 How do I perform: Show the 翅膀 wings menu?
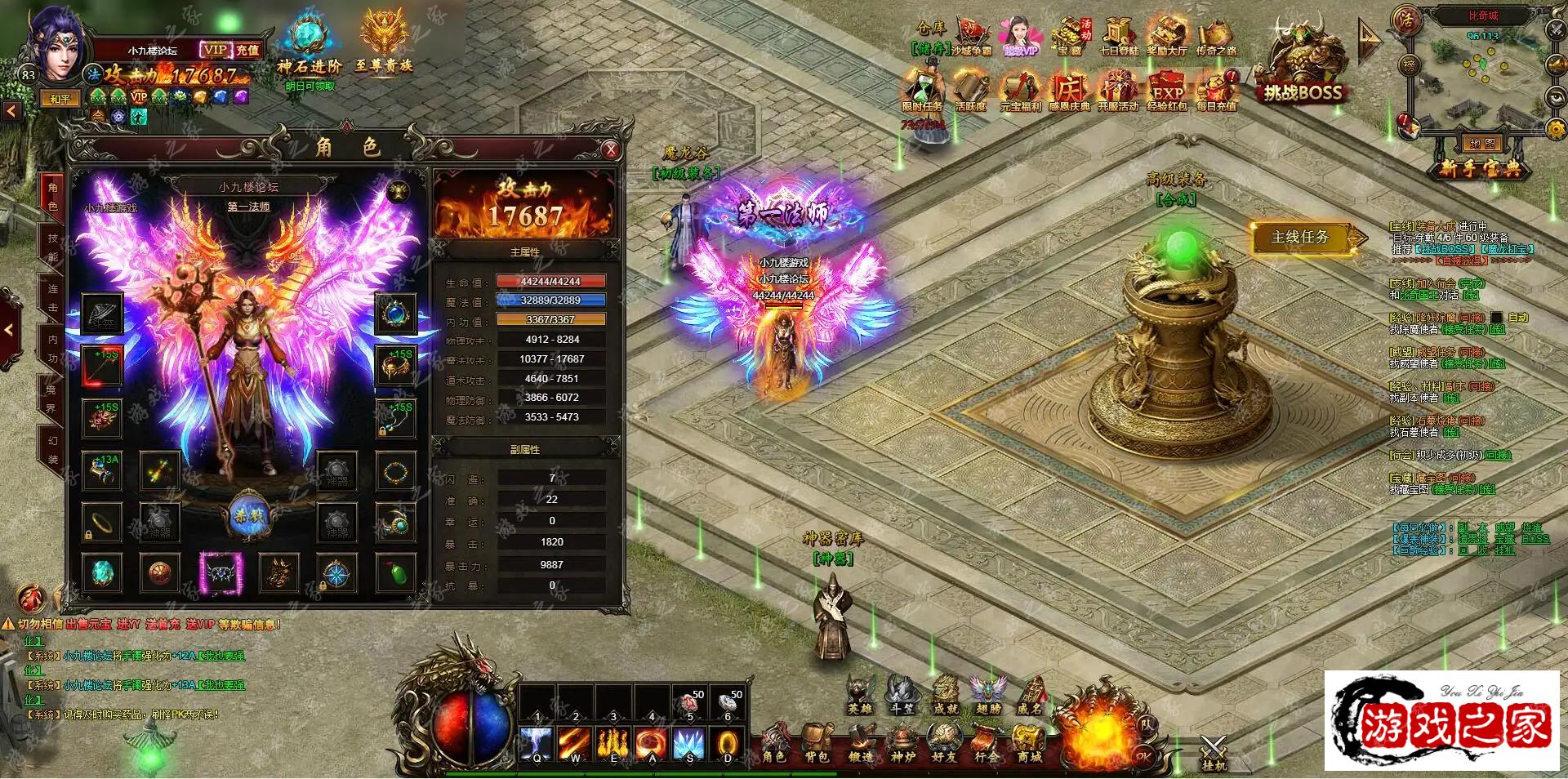pyautogui.click(x=987, y=695)
